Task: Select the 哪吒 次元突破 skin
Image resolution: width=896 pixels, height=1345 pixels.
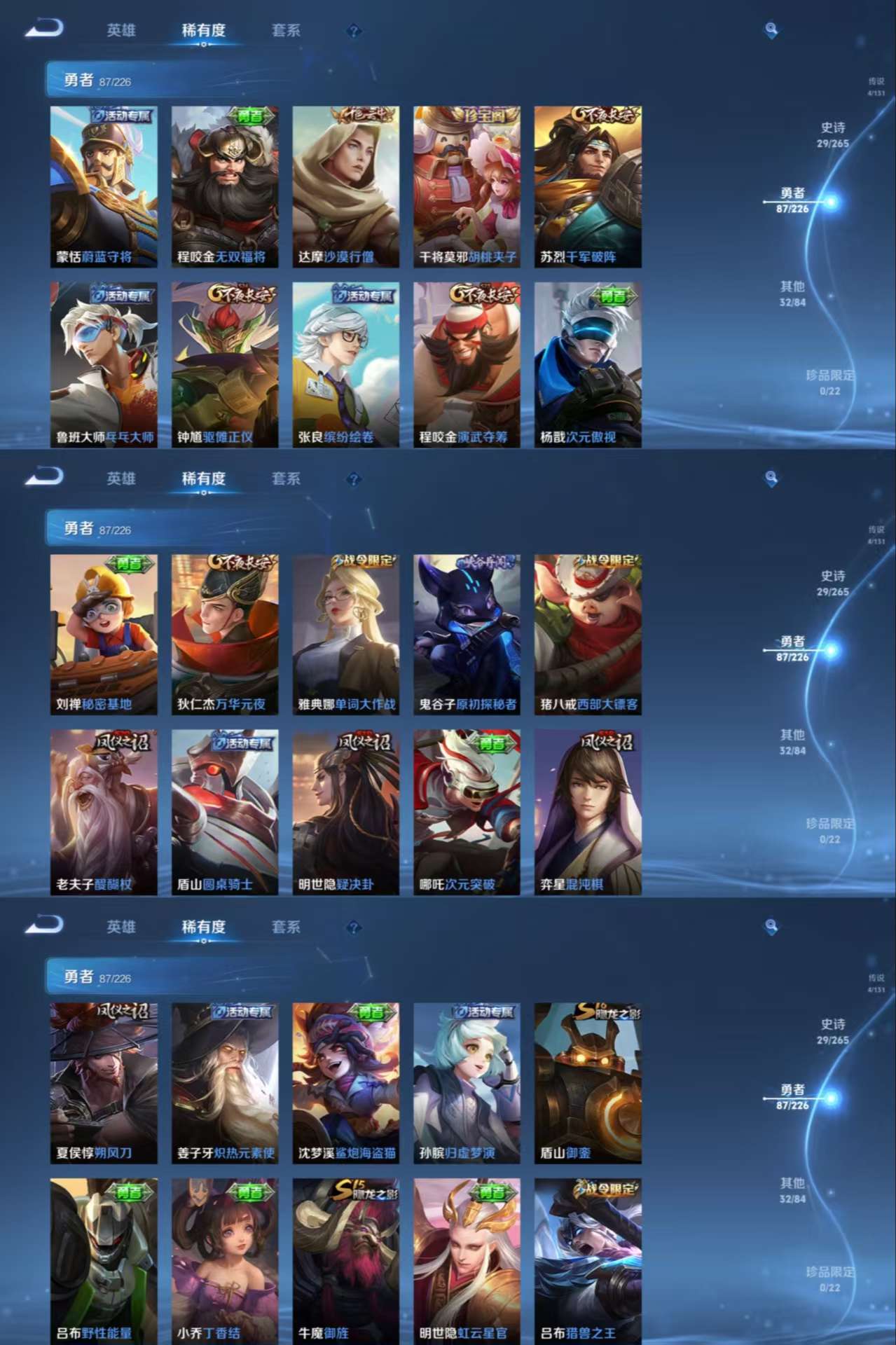Action: pos(467,812)
